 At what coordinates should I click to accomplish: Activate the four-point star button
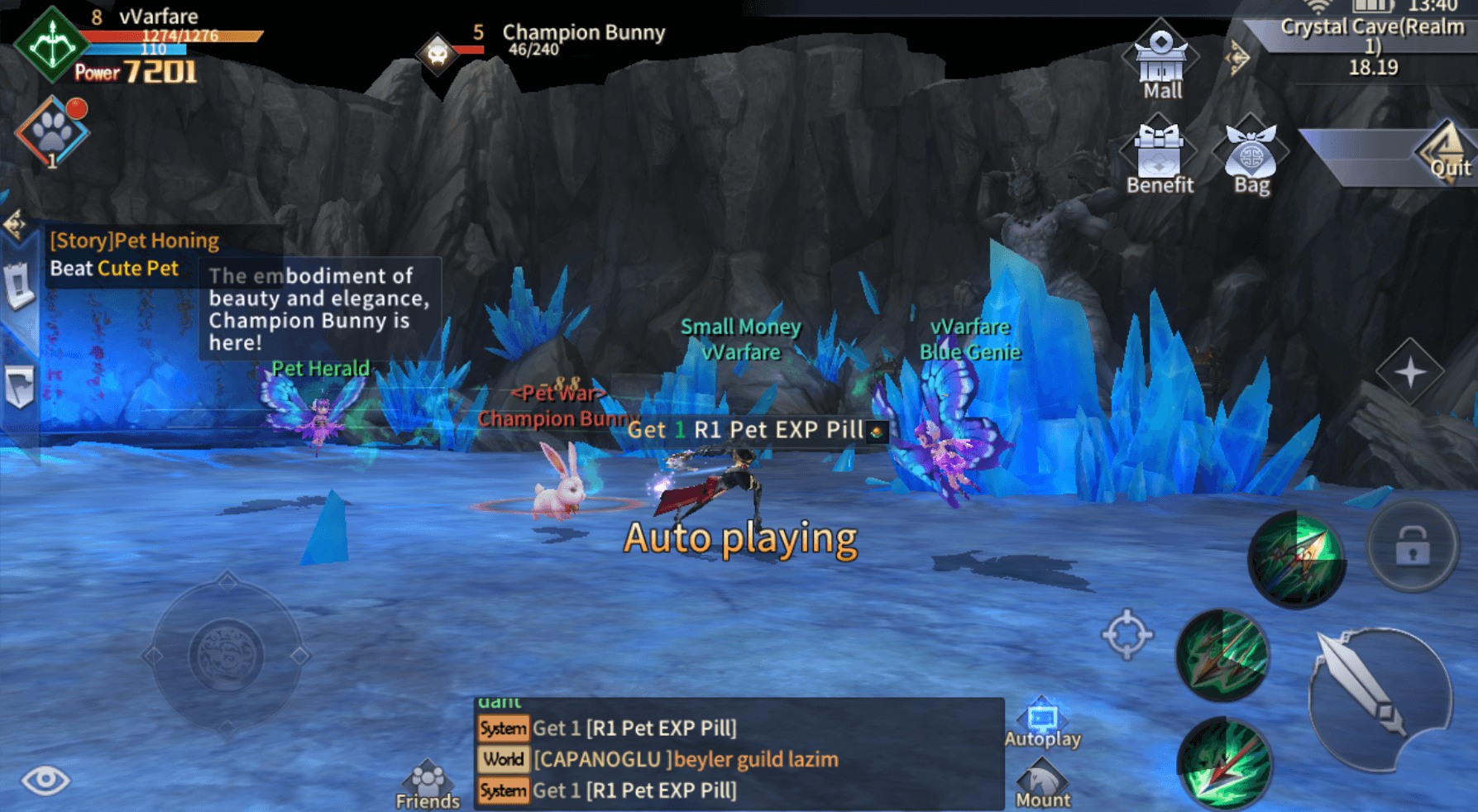[1410, 372]
